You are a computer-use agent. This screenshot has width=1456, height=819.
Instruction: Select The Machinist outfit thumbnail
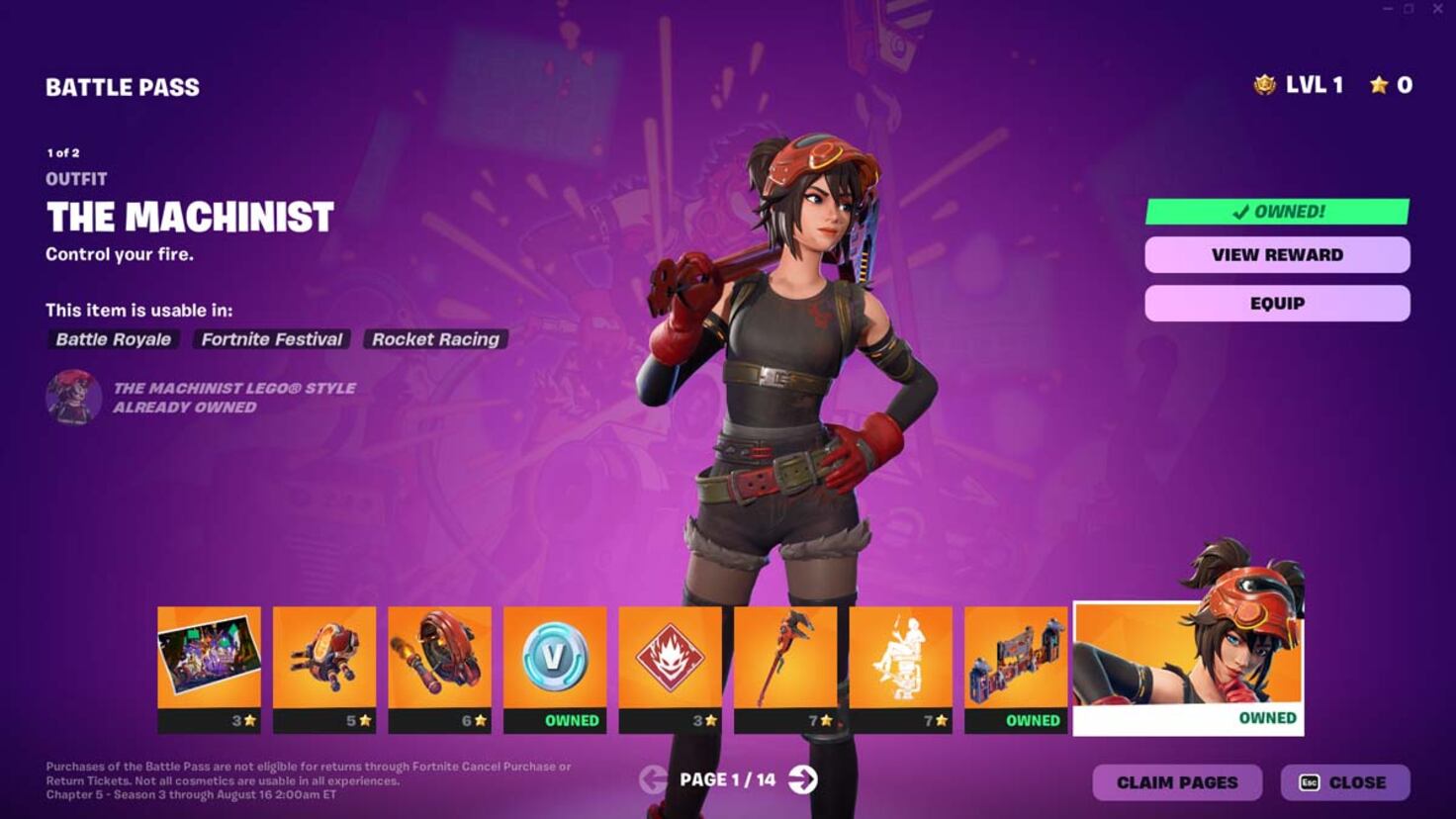point(1186,661)
